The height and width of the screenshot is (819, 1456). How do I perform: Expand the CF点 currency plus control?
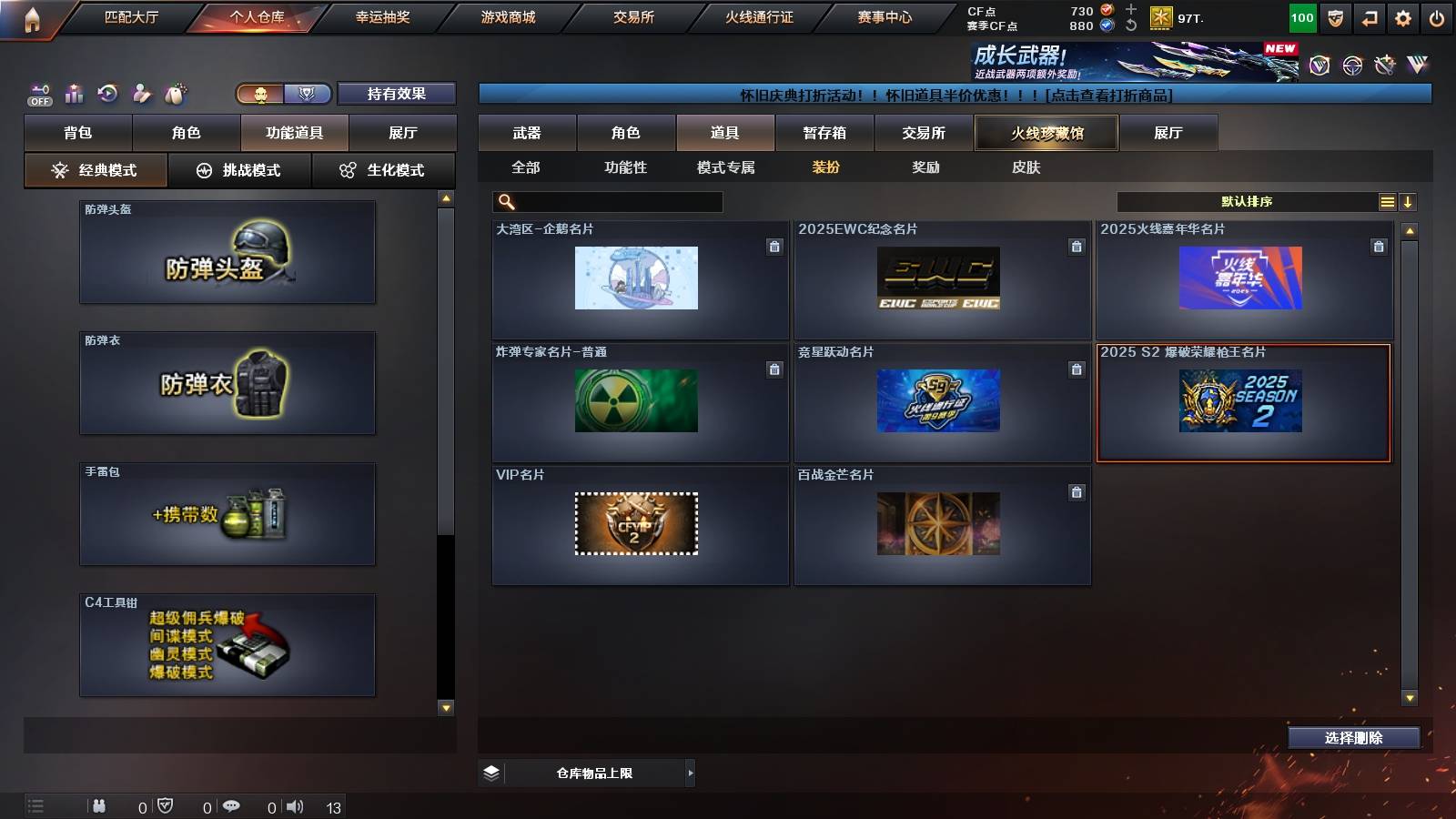click(1130, 11)
